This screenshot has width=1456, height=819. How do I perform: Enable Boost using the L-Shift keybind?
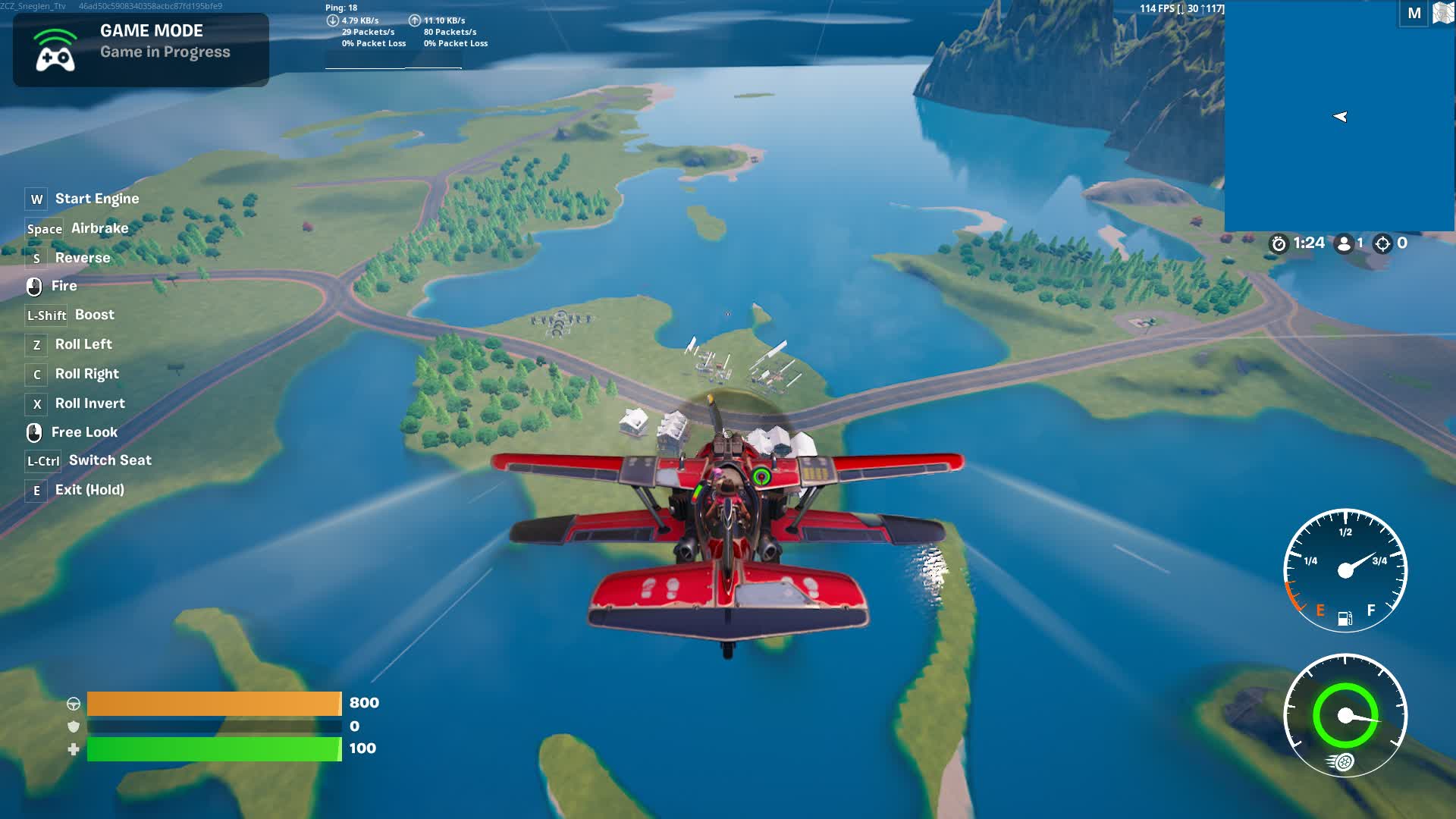click(45, 315)
